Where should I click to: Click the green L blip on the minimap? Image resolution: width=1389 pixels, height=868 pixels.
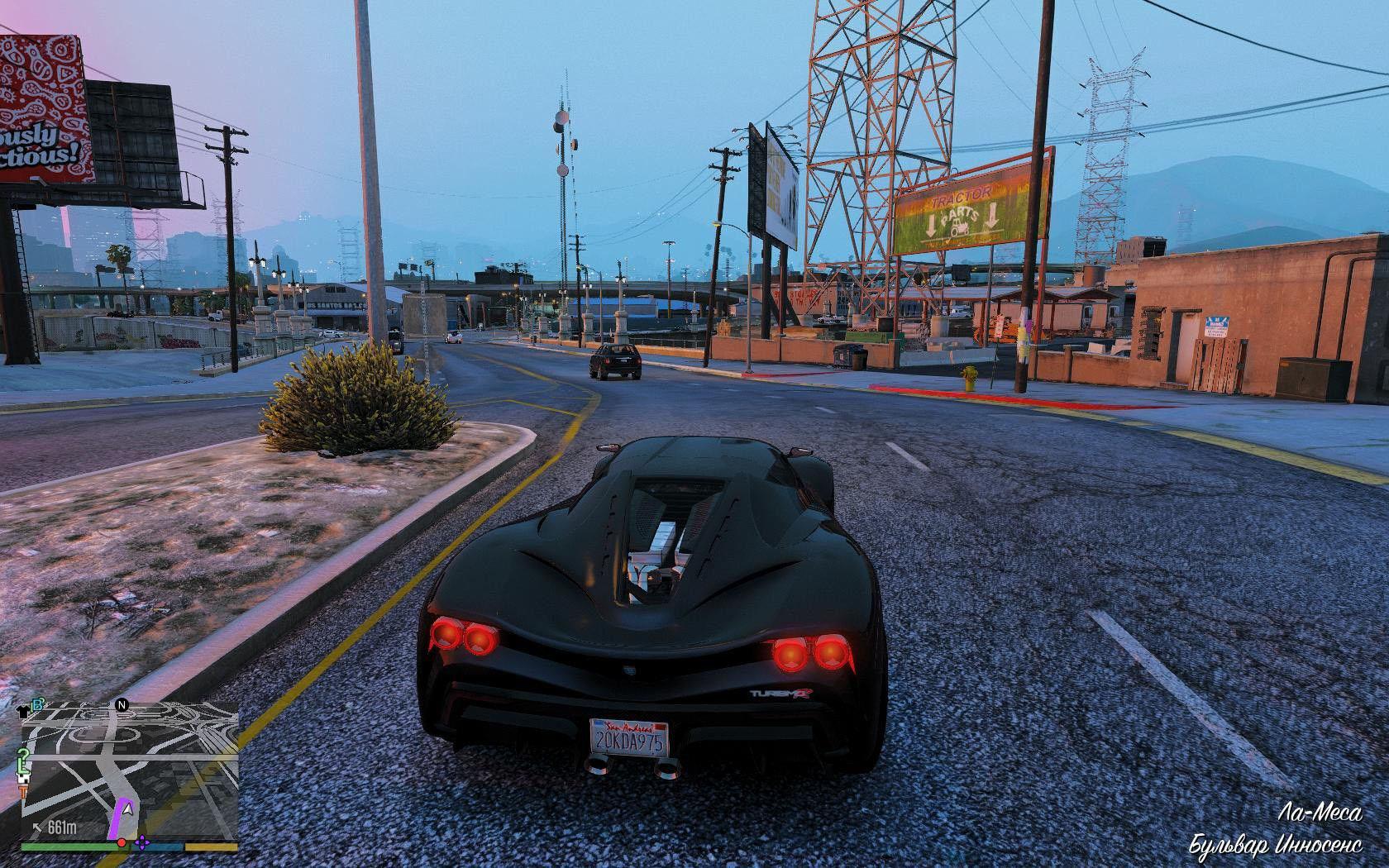tap(22, 766)
